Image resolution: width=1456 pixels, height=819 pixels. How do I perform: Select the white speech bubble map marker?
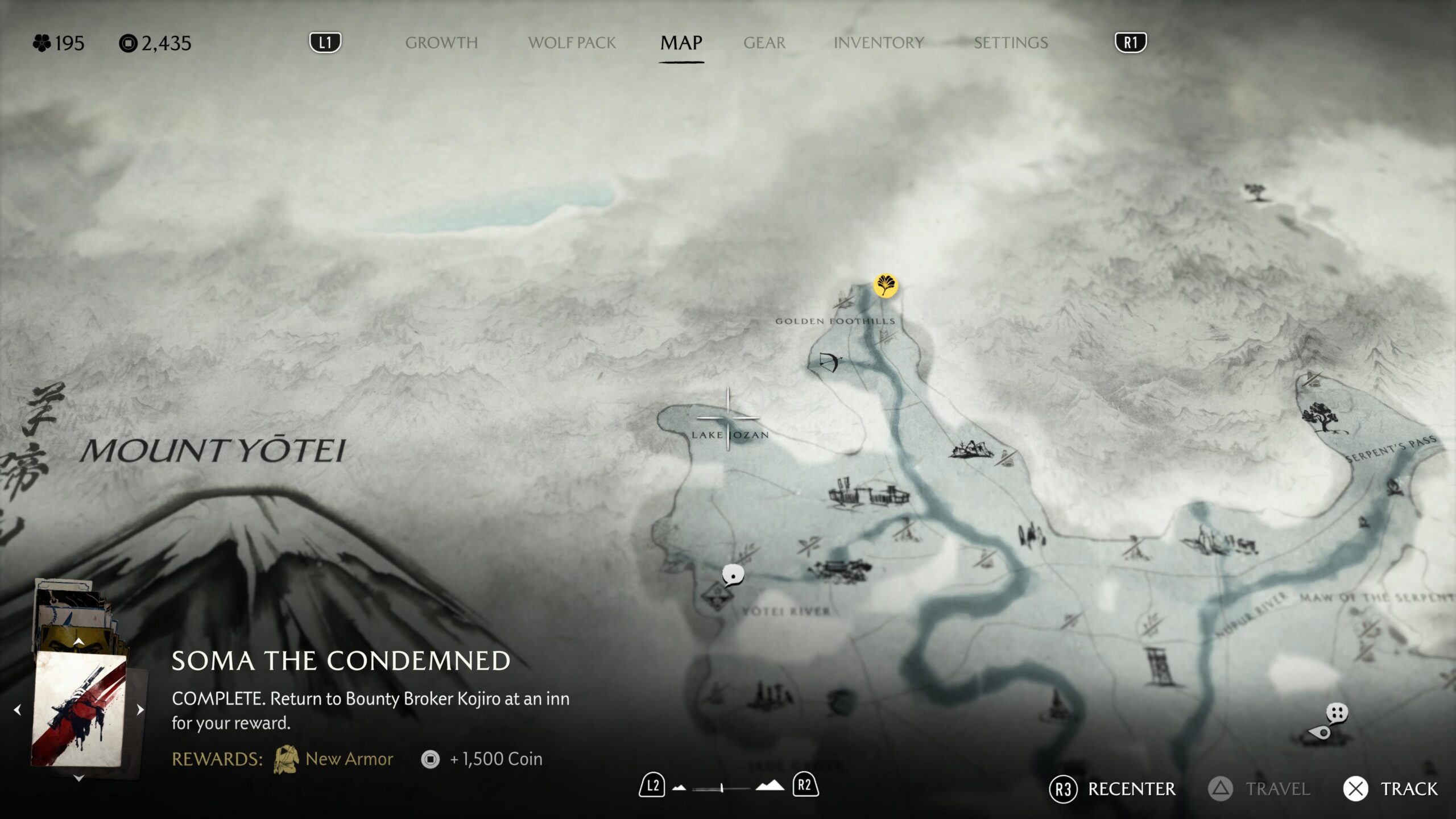(733, 575)
